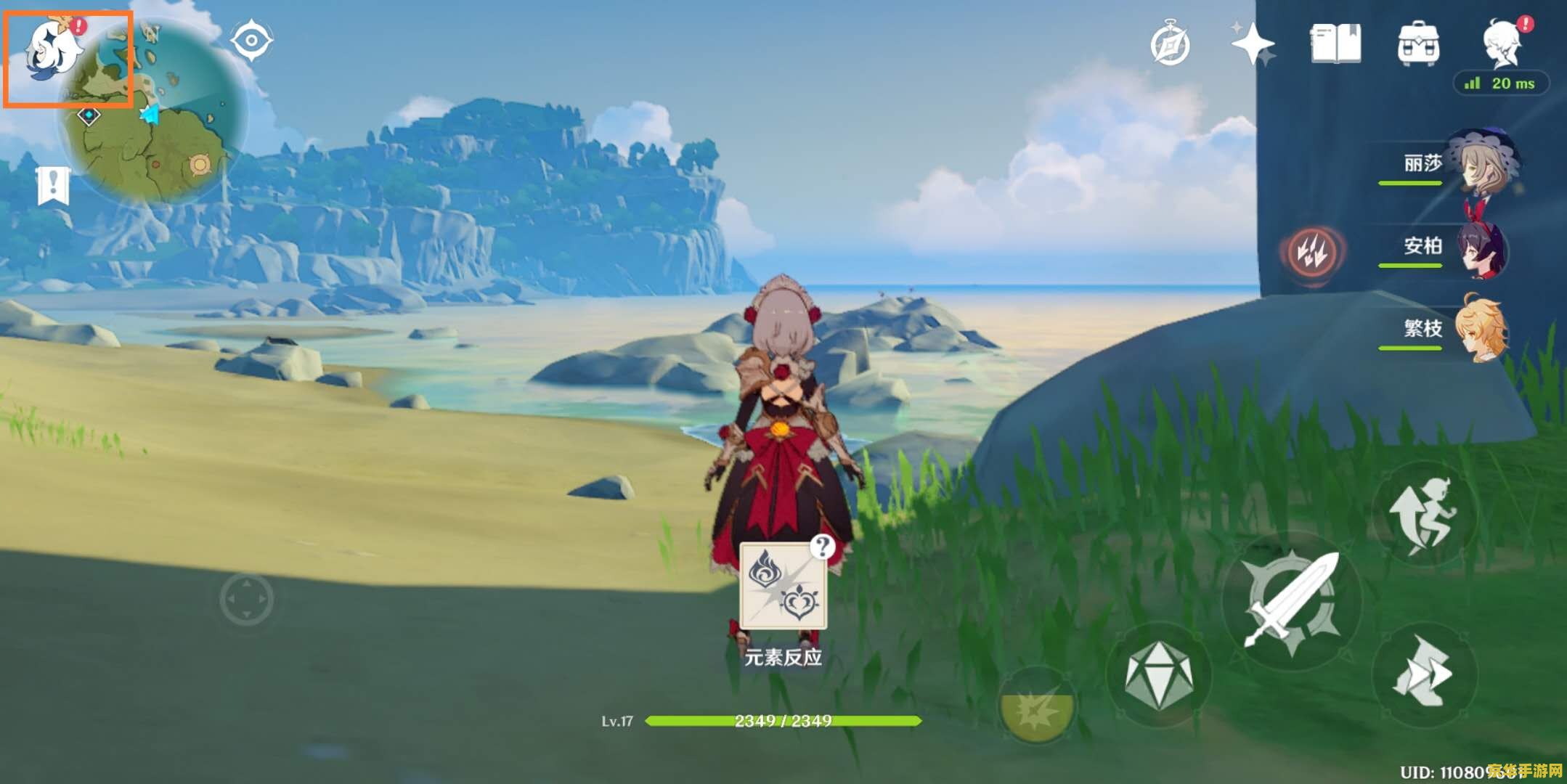
Task: Trigger the yellow elemental burst button
Action: 1037,706
